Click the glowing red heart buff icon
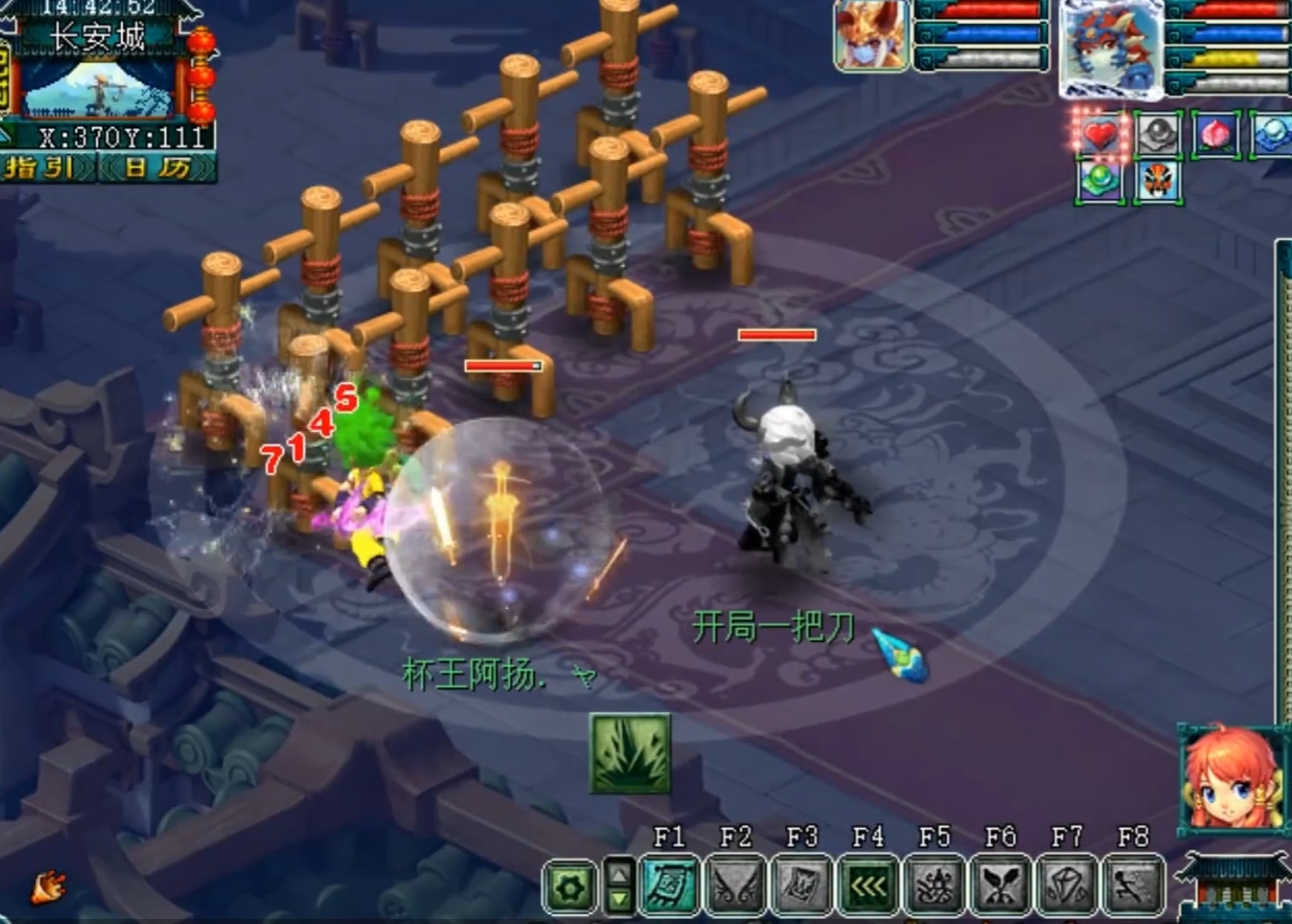The image size is (1292, 924). [x=1100, y=135]
